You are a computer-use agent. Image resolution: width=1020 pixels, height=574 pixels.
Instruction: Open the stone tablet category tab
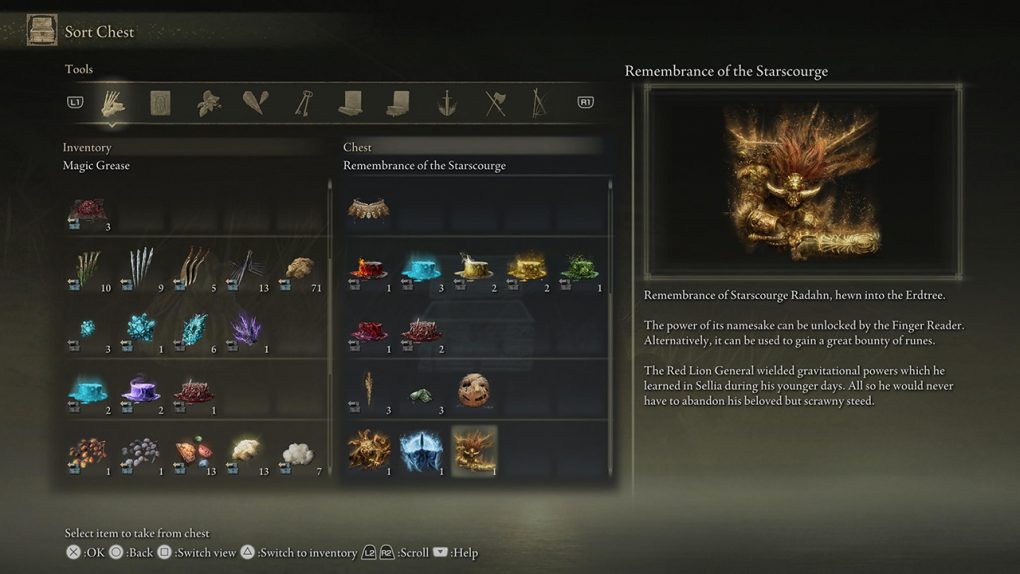point(160,102)
